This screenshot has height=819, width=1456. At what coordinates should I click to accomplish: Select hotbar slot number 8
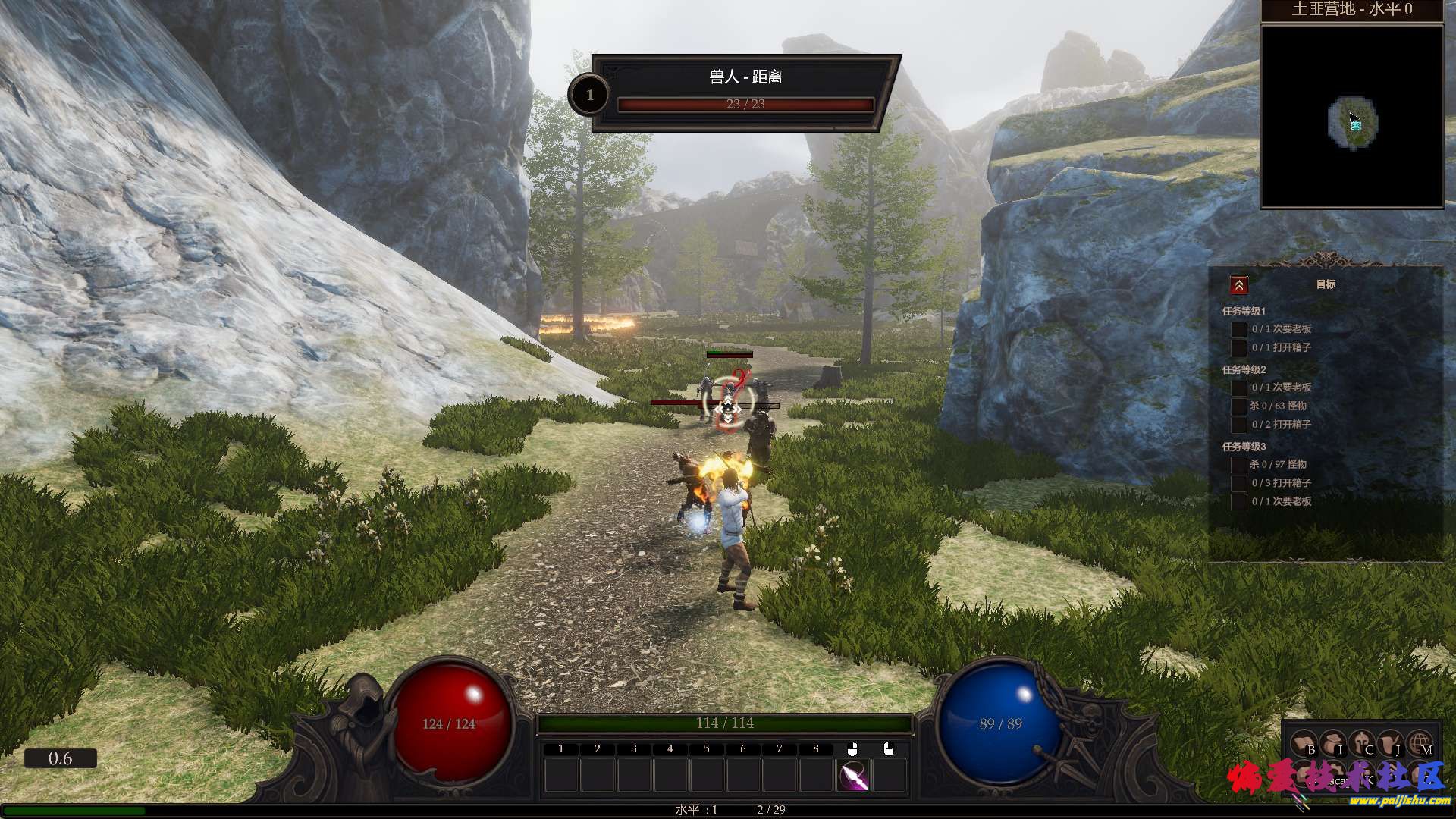[816, 776]
